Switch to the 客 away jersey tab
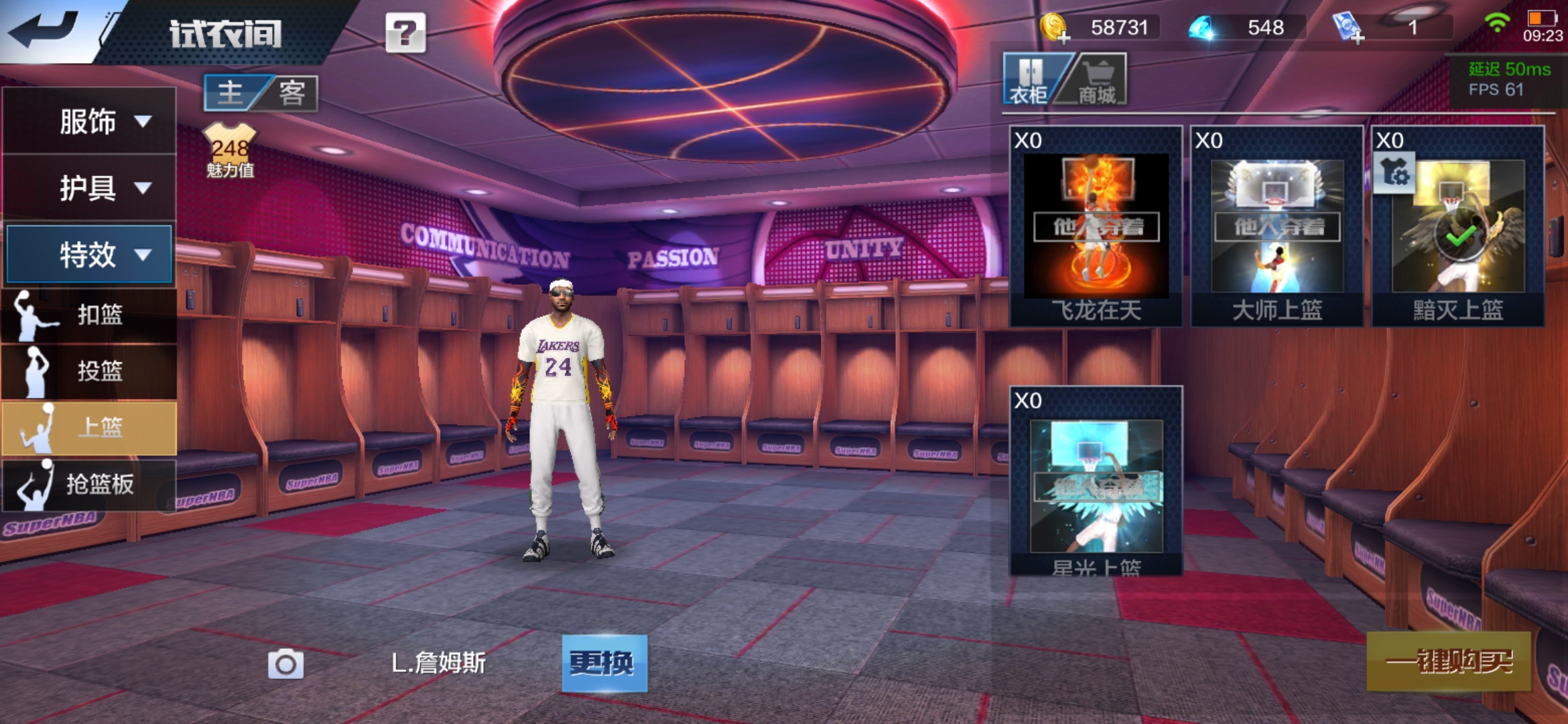Viewport: 1568px width, 724px height. point(292,93)
